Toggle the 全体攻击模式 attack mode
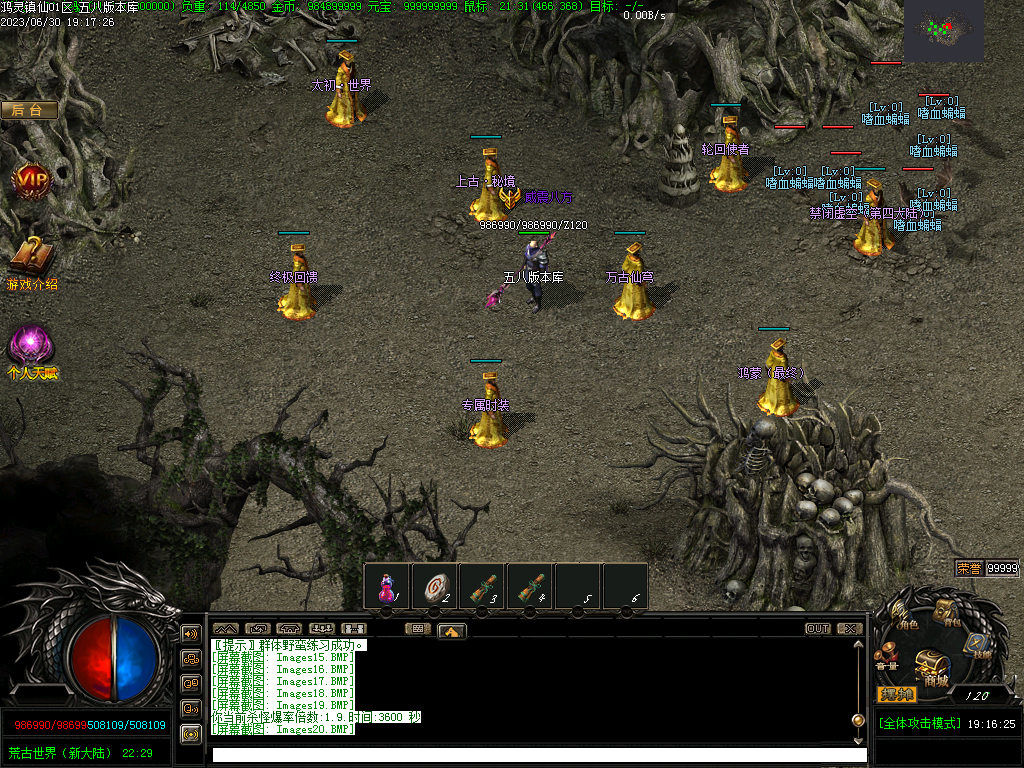Viewport: 1024px width, 768px height. pos(919,723)
